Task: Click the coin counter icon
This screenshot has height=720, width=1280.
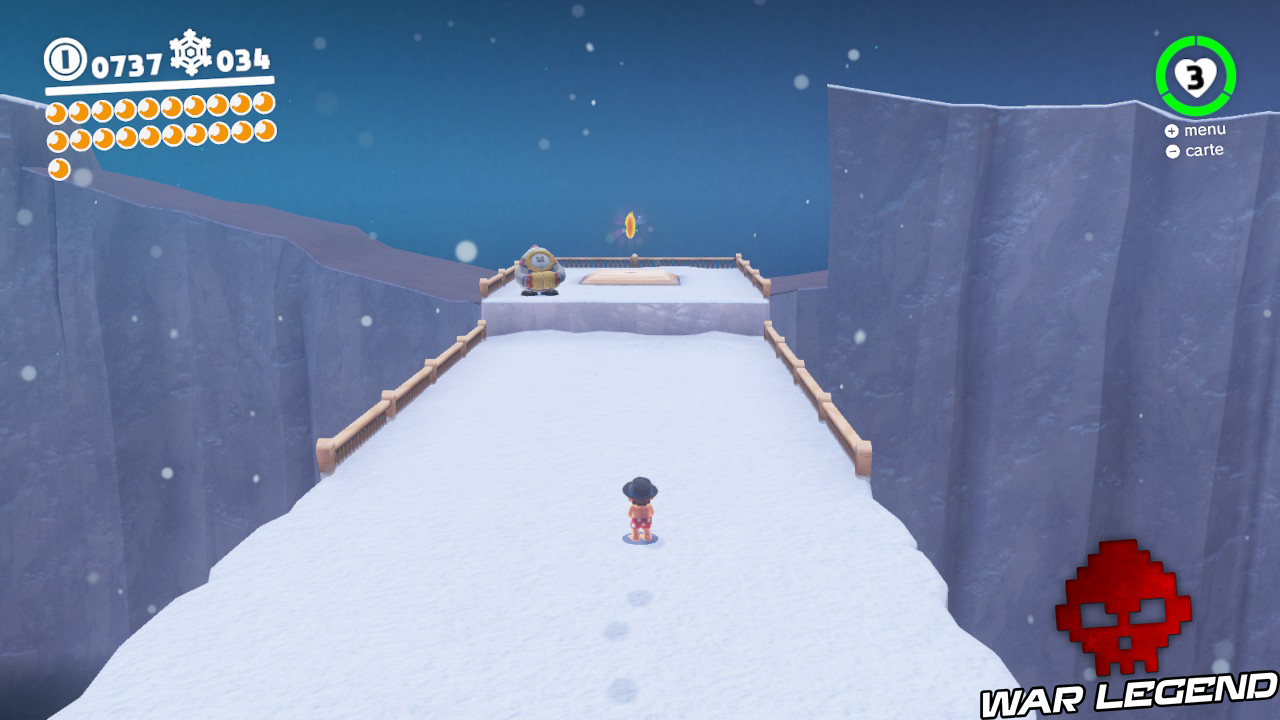Action: 64,60
